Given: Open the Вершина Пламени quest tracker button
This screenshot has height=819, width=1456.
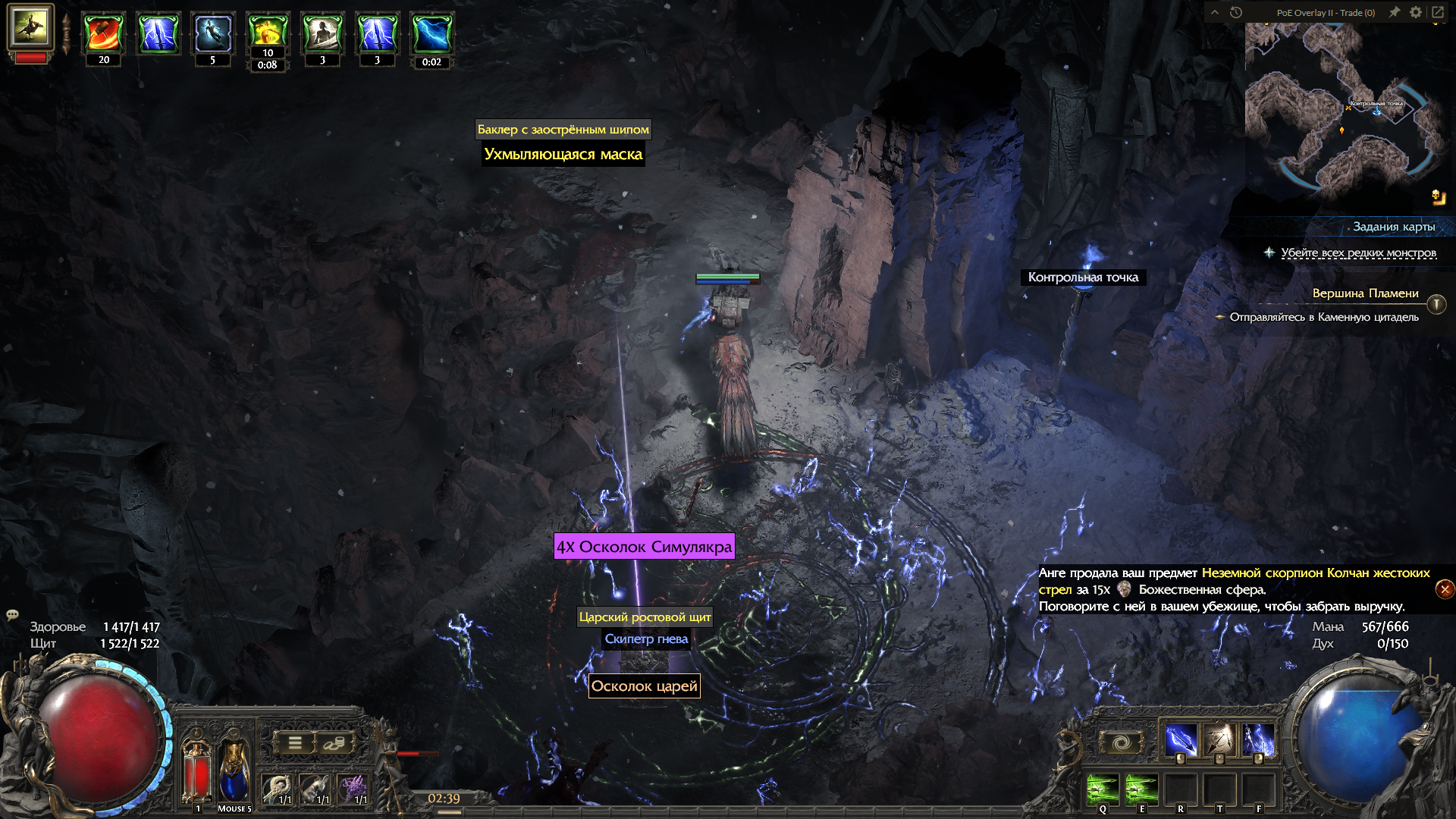Looking at the screenshot, I should [1436, 304].
